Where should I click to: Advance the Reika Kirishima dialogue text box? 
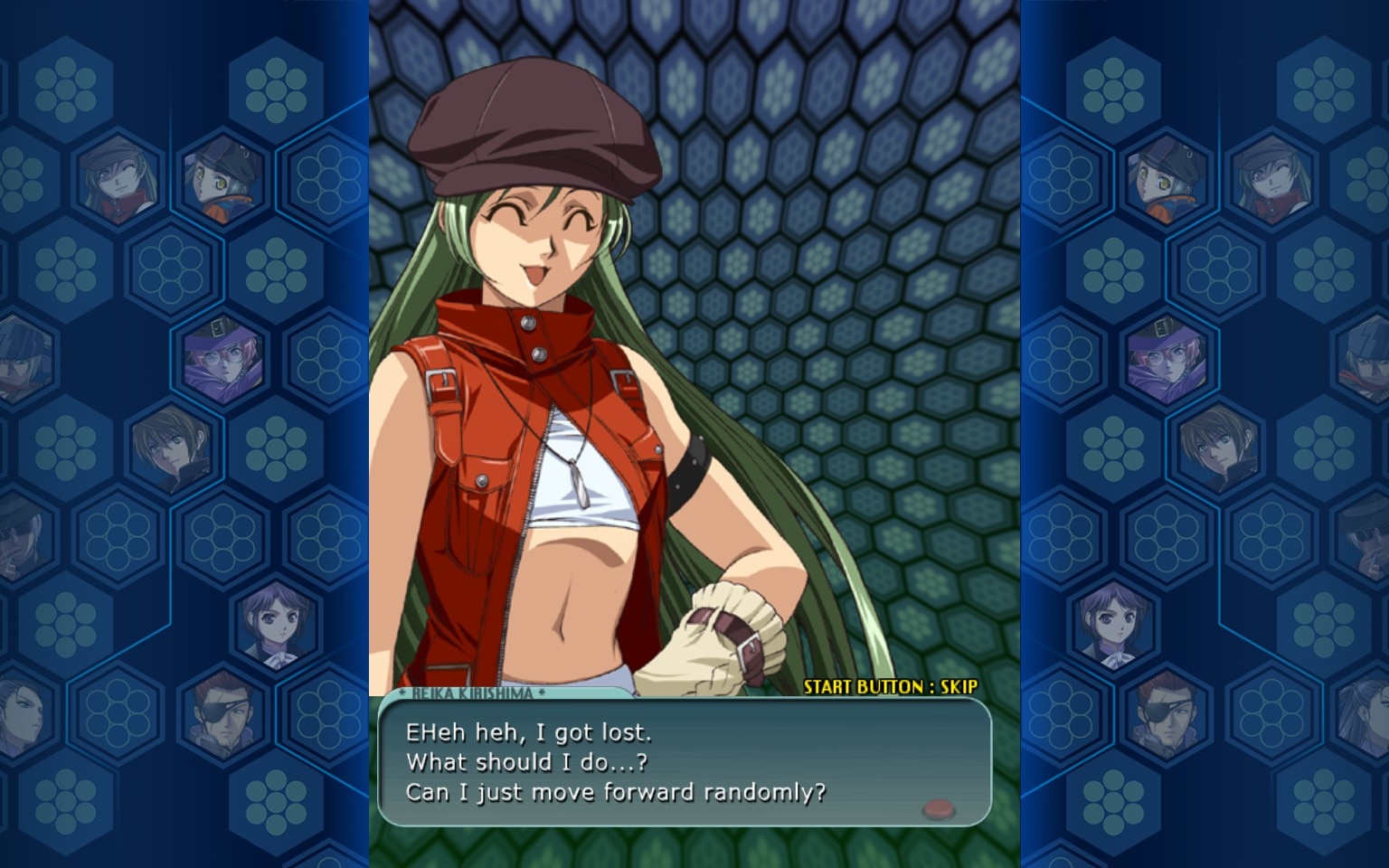tap(684, 762)
